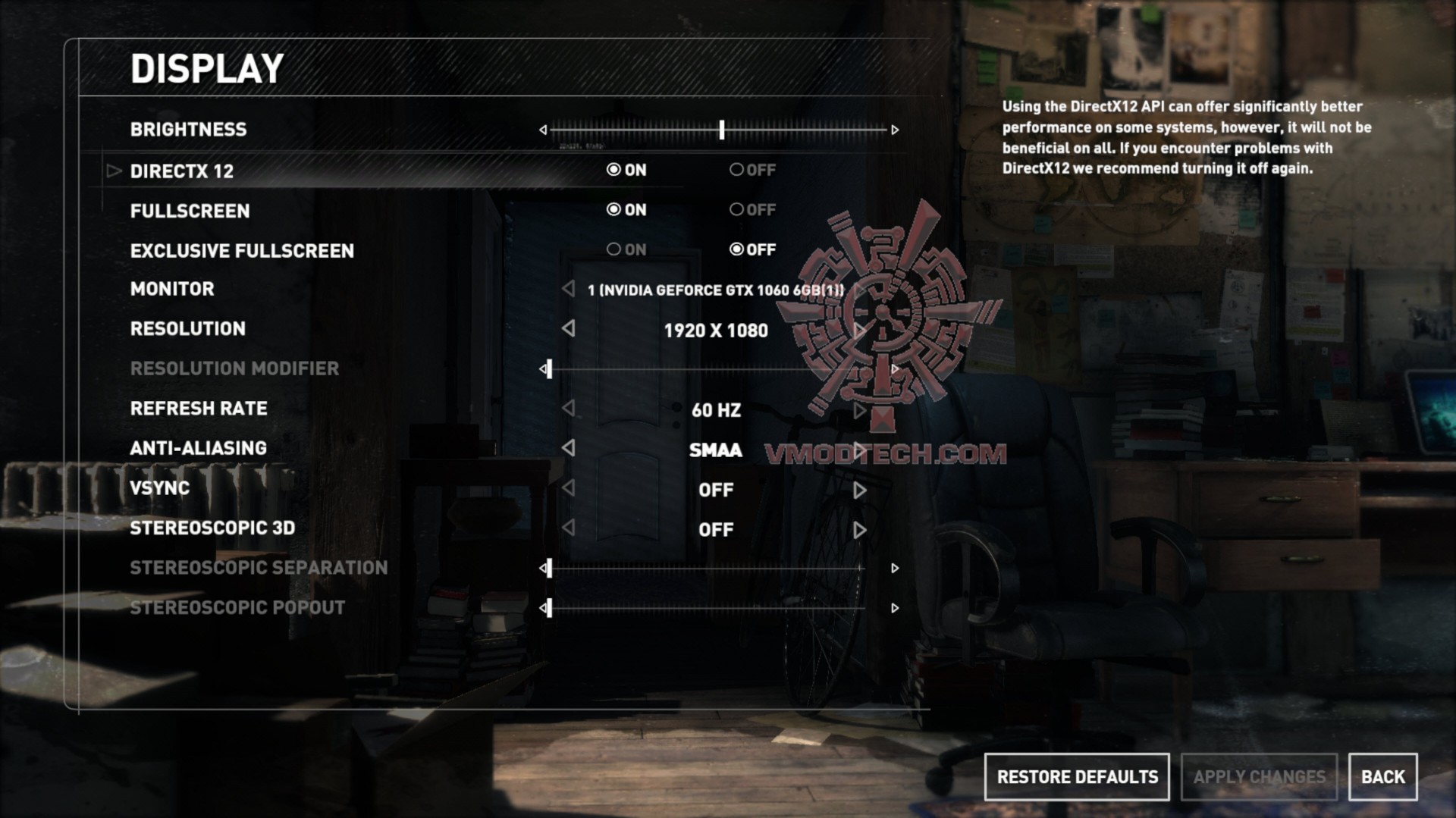Advance Stereoscopic 3D to next setting
Screen dimensions: 1456x818
point(859,530)
